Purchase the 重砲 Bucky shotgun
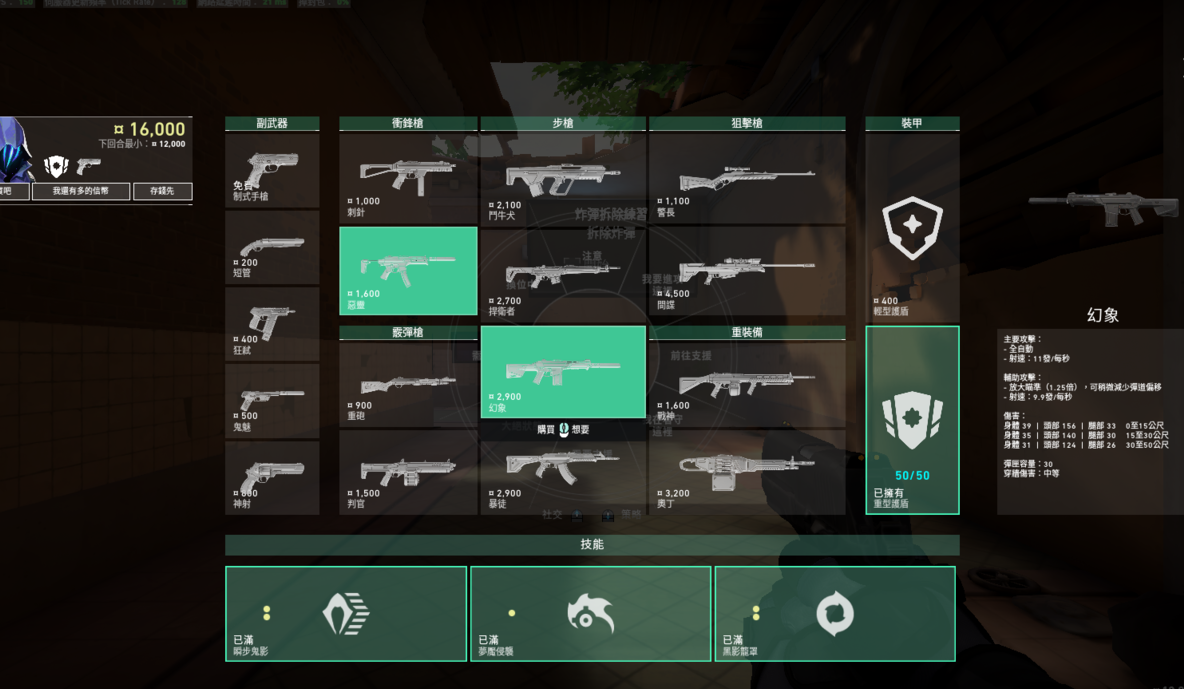Viewport: 1184px width, 689px height. (x=408, y=385)
